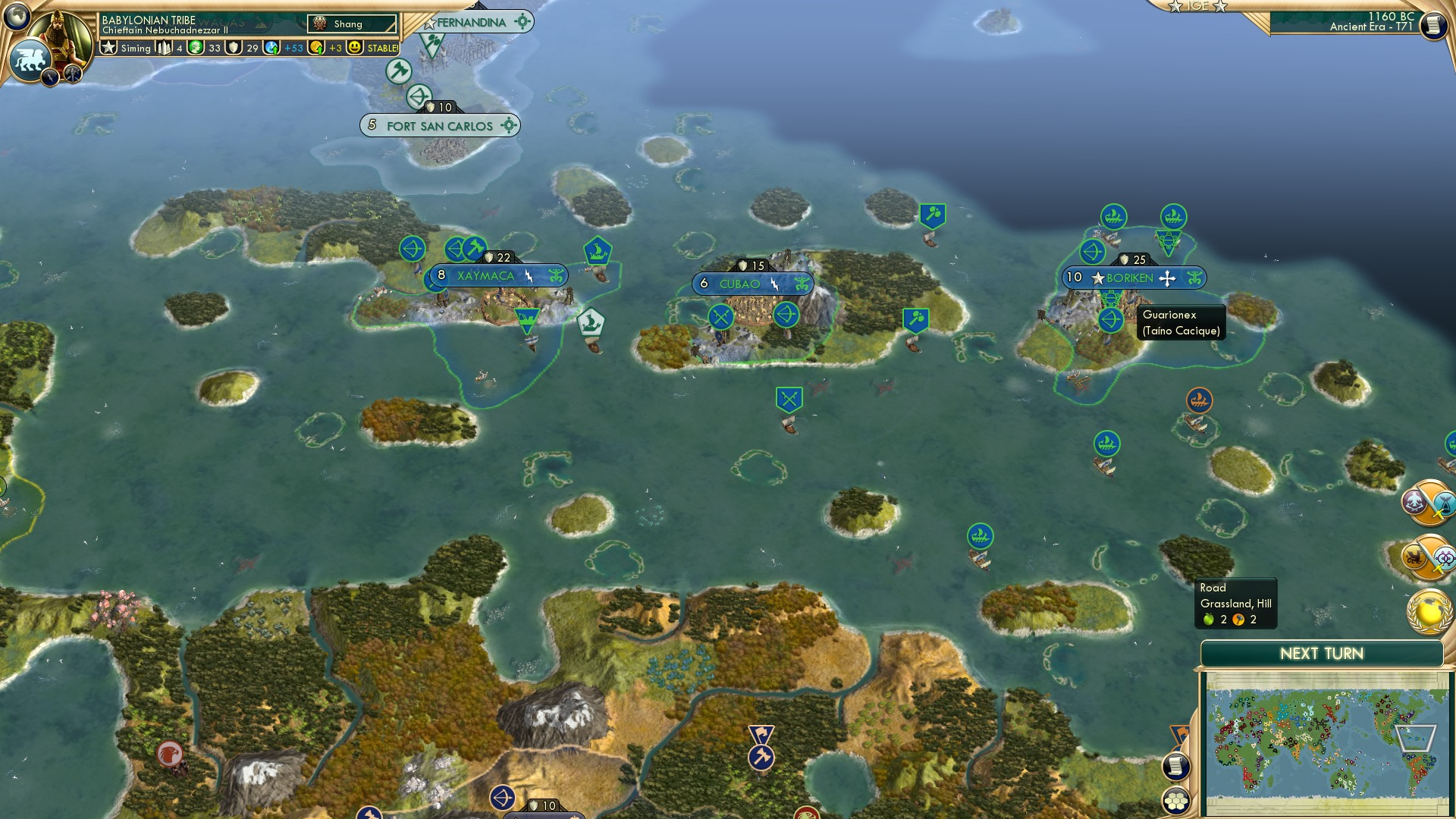The height and width of the screenshot is (819, 1456).
Task: Expand the Fort San Carlos city banner
Action: pyautogui.click(x=438, y=126)
